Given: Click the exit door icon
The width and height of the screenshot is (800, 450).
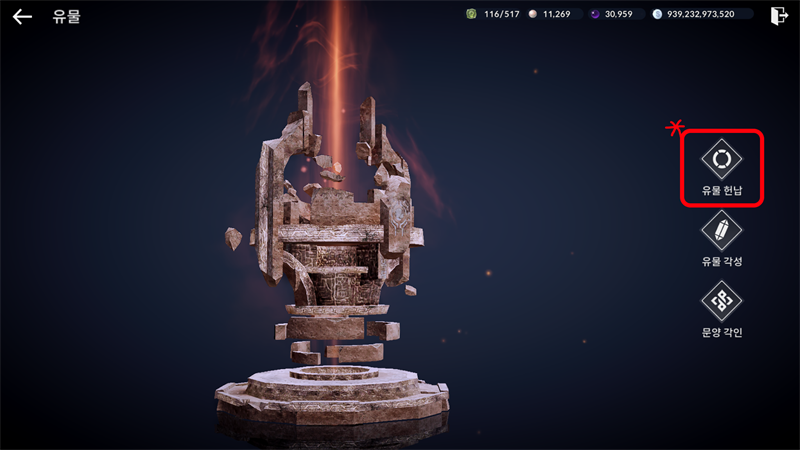Looking at the screenshot, I should [779, 15].
